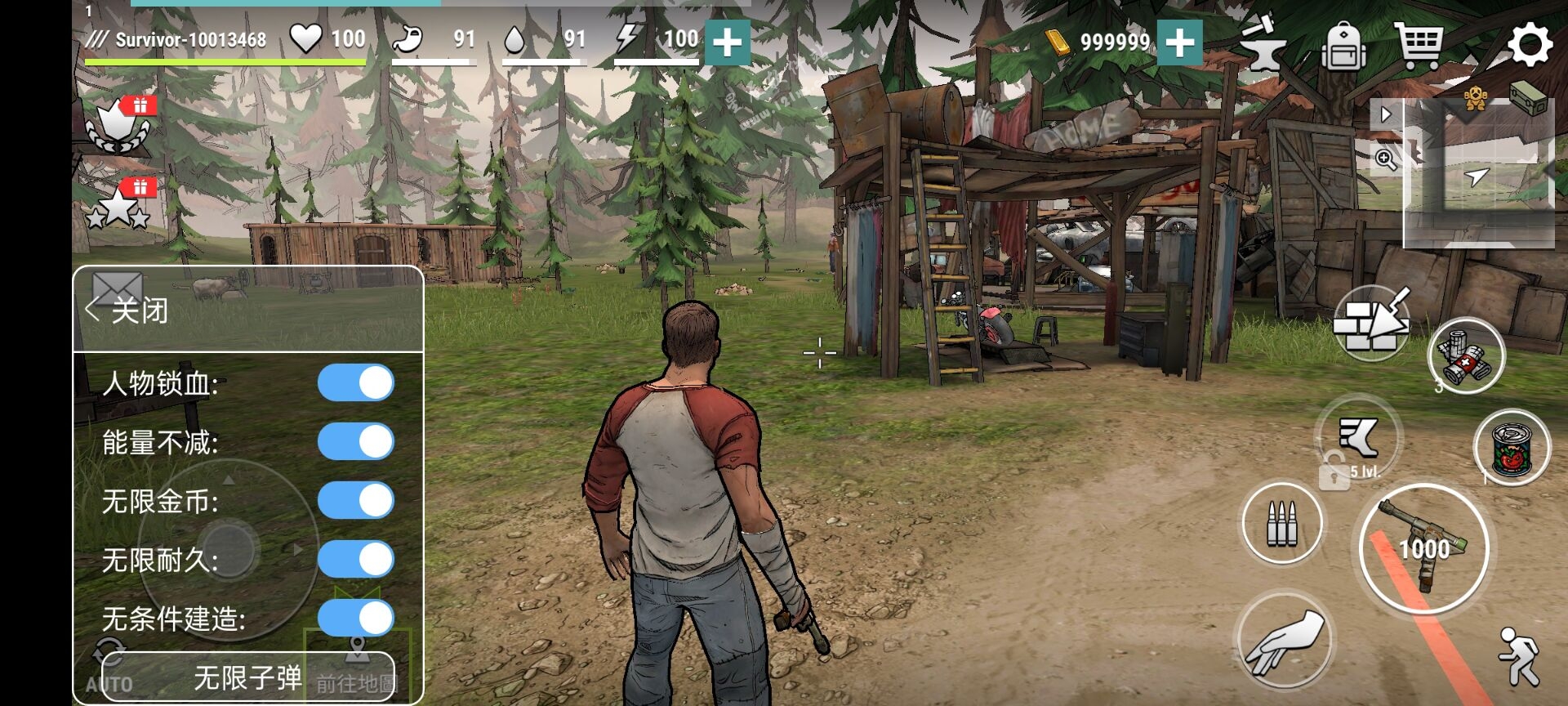This screenshot has height=706, width=1568.
Task: Toggle the 无条件建造 switch
Action: click(x=356, y=619)
